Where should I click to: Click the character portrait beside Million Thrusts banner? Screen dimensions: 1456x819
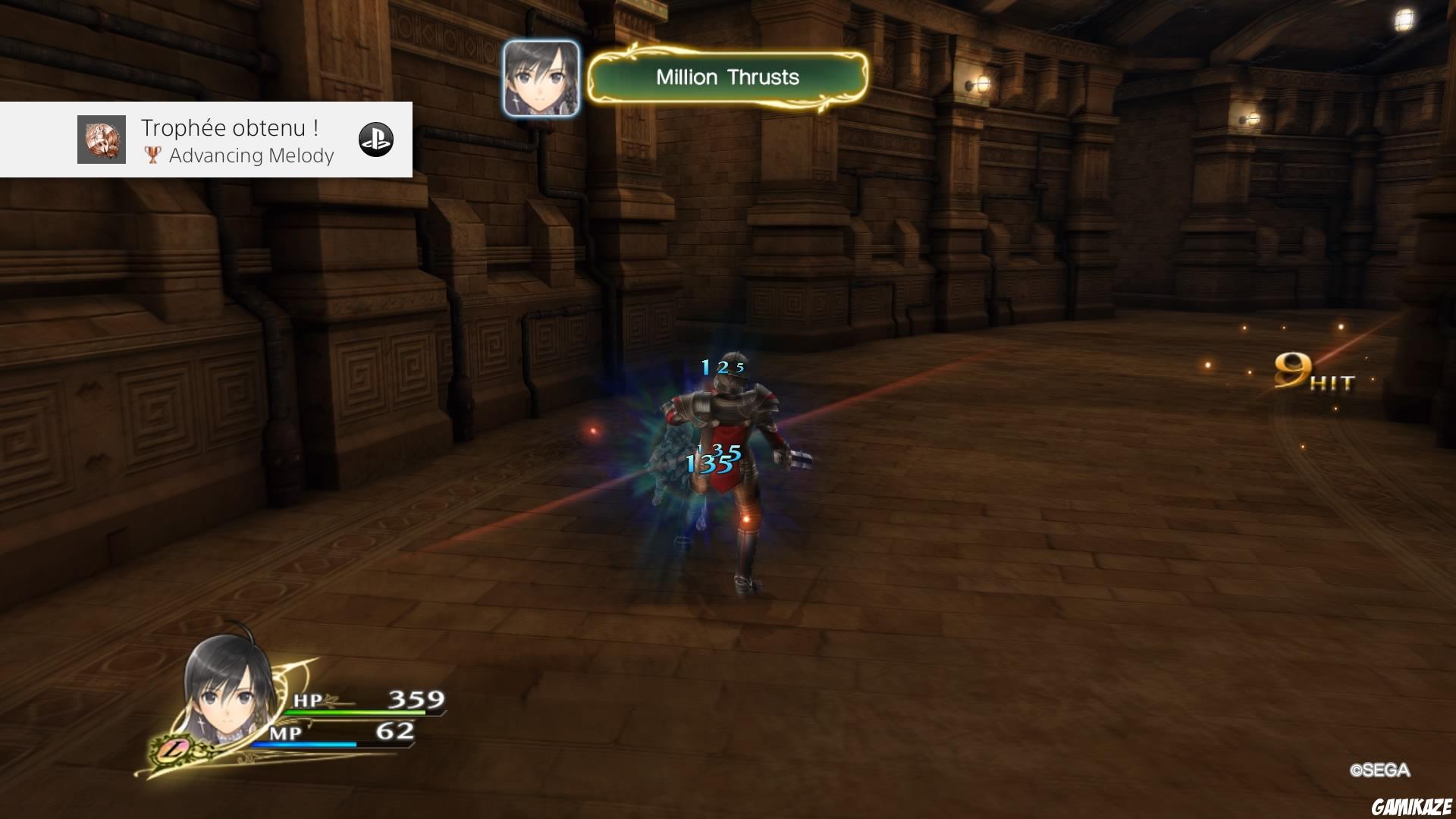[x=540, y=78]
